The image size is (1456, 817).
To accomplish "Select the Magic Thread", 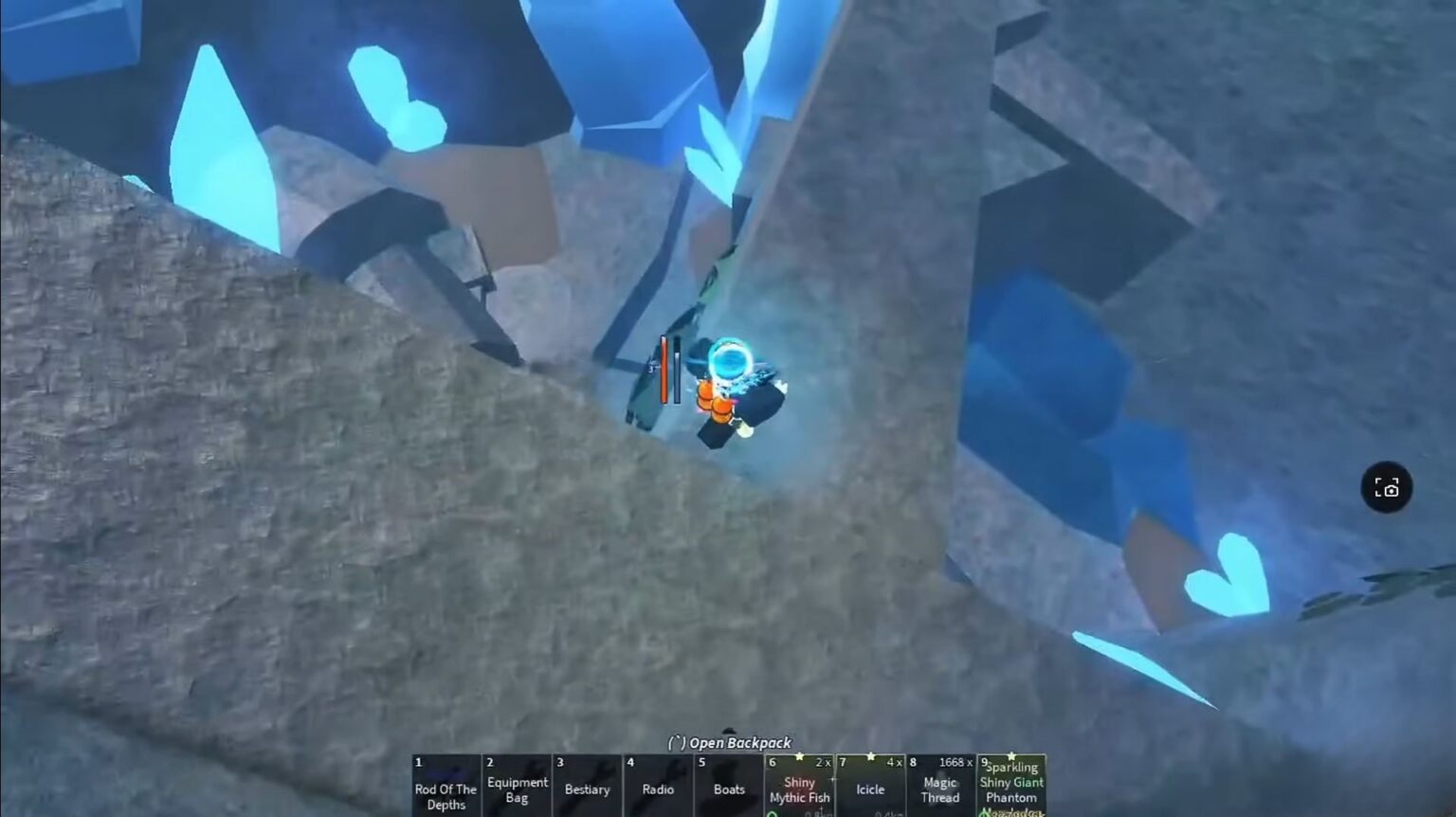I will coord(939,790).
